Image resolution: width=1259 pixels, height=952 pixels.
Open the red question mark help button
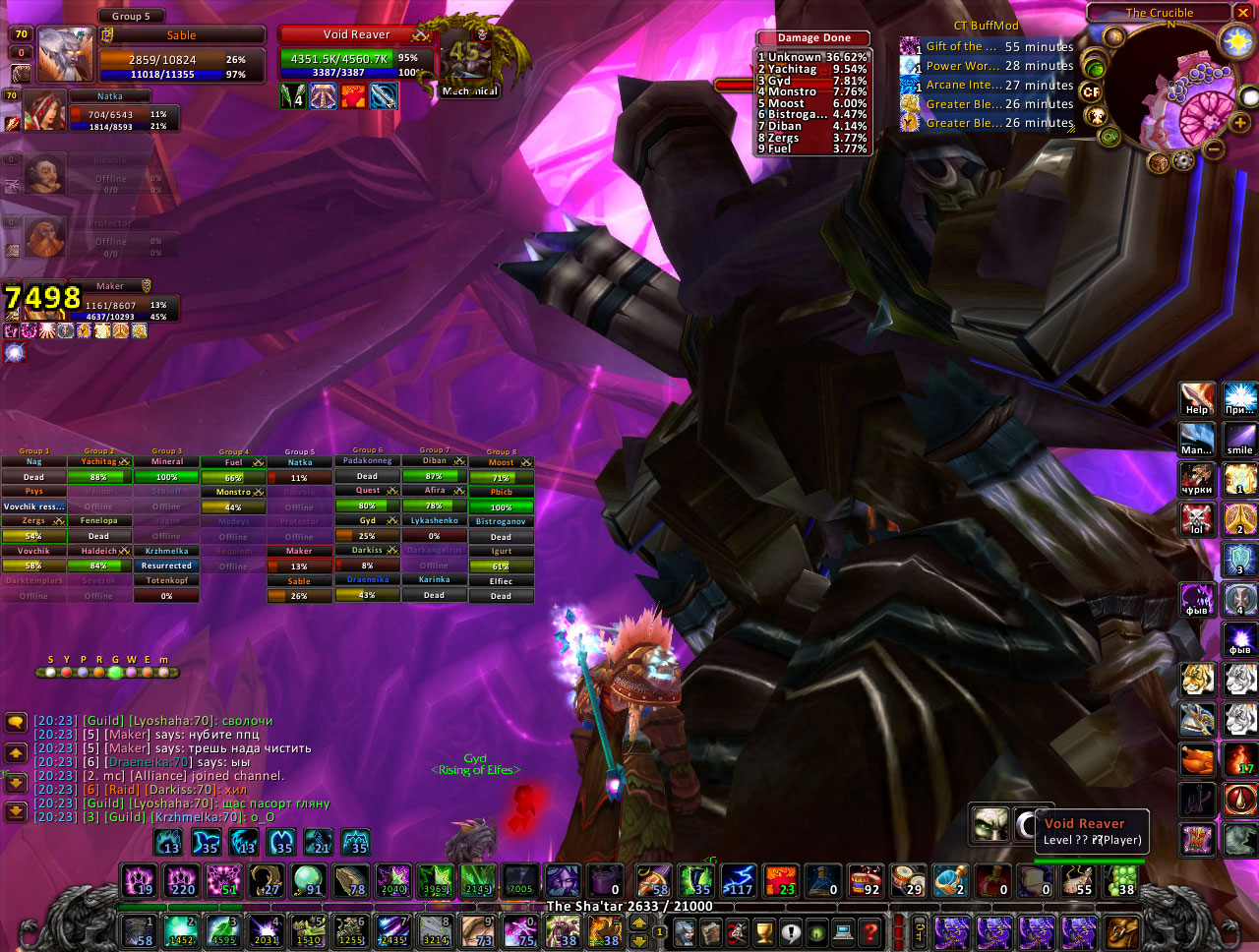pyautogui.click(x=869, y=931)
